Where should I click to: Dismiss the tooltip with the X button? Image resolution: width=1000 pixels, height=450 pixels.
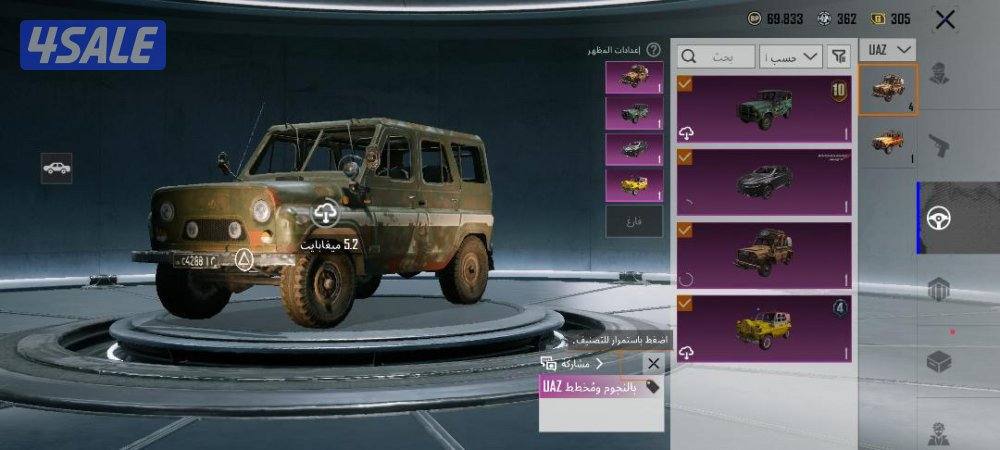(x=653, y=363)
